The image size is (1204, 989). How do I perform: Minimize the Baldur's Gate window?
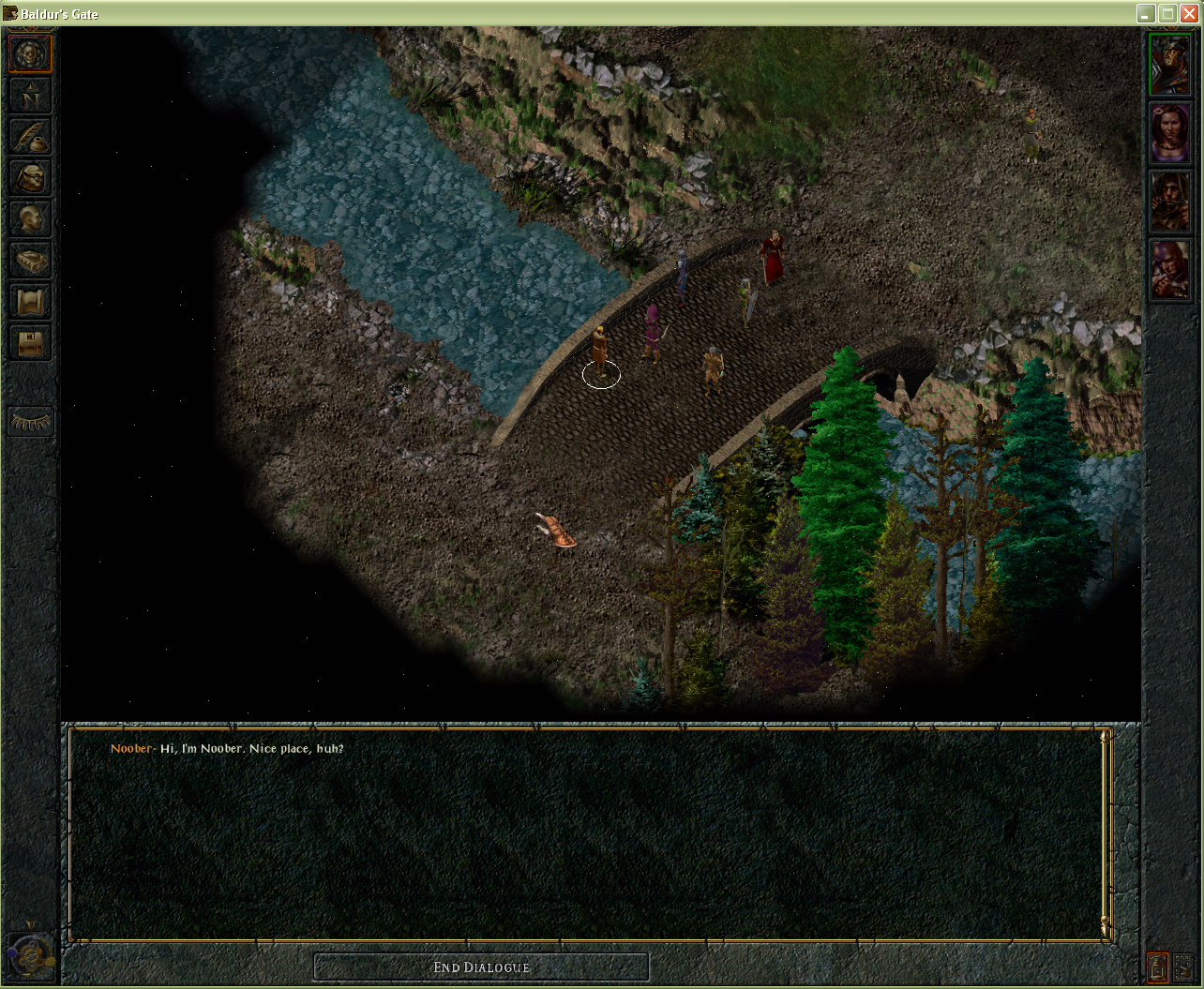pyautogui.click(x=1146, y=13)
